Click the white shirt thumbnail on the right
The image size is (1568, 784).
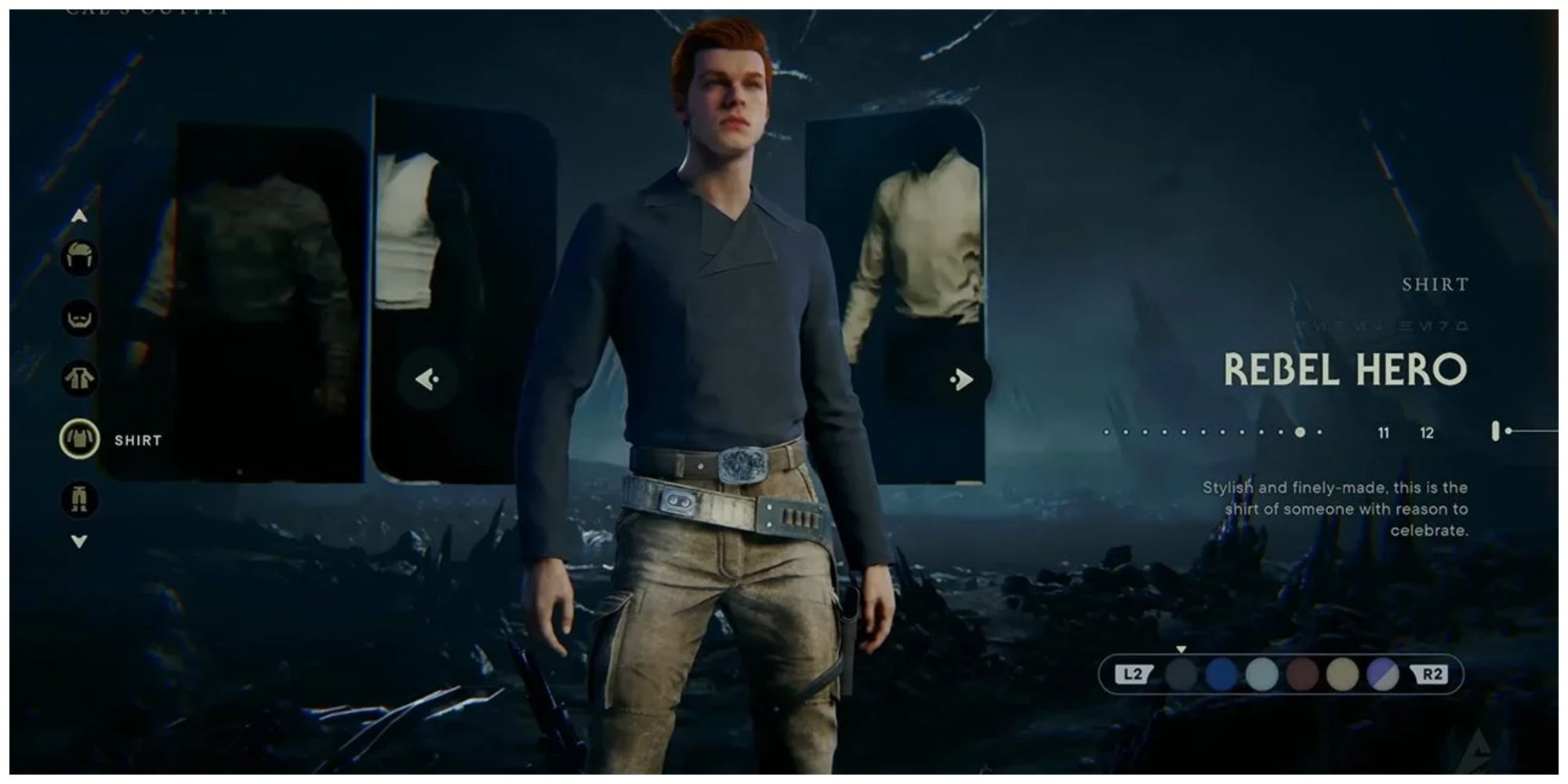pyautogui.click(x=921, y=235)
